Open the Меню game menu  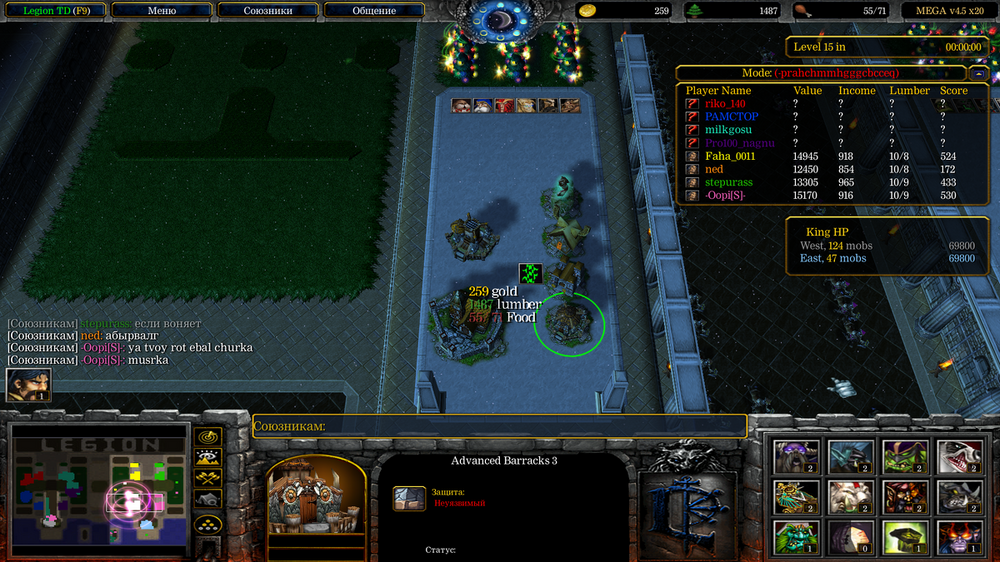pos(161,11)
